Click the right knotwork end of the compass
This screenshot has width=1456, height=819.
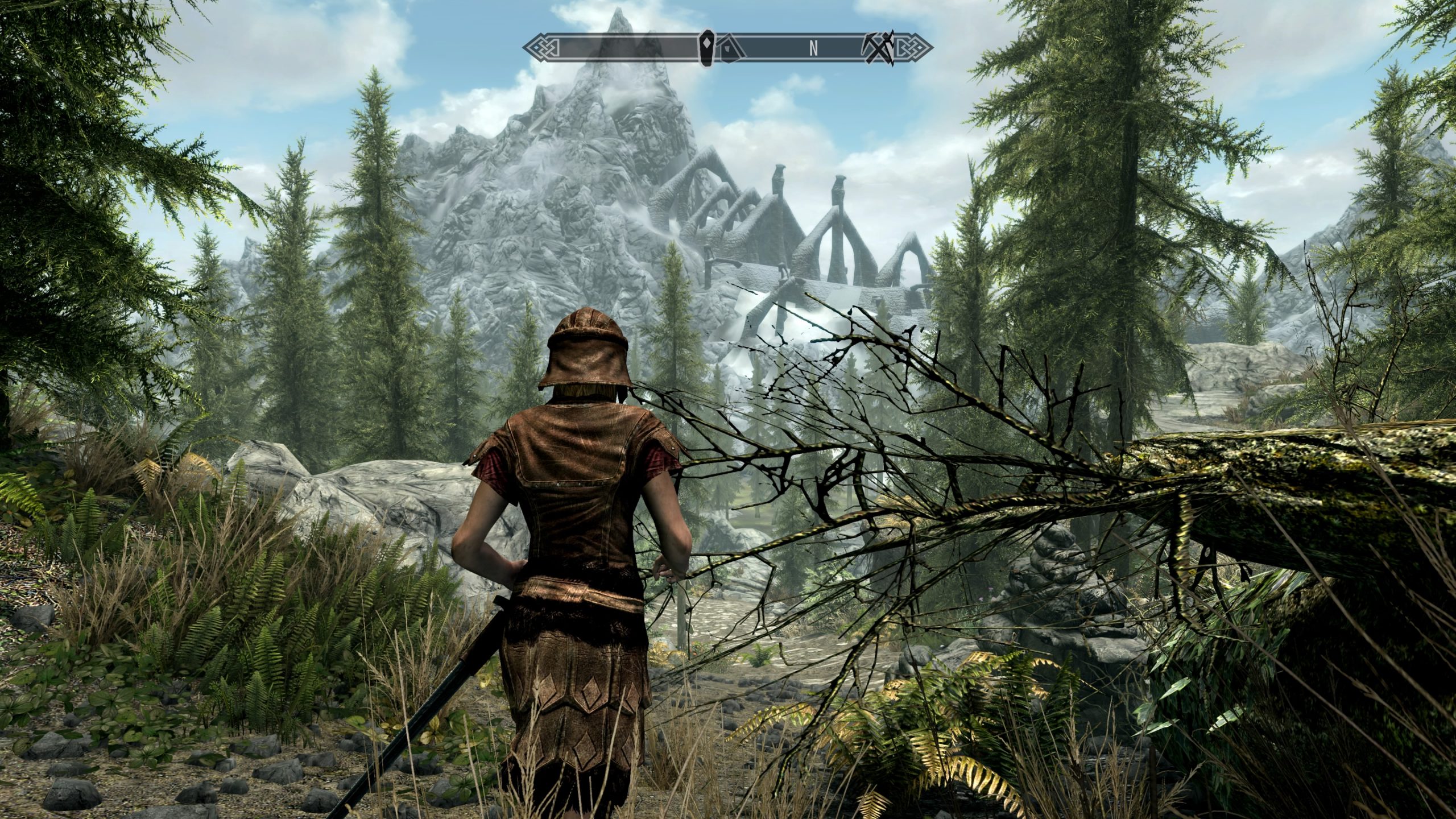click(915, 47)
